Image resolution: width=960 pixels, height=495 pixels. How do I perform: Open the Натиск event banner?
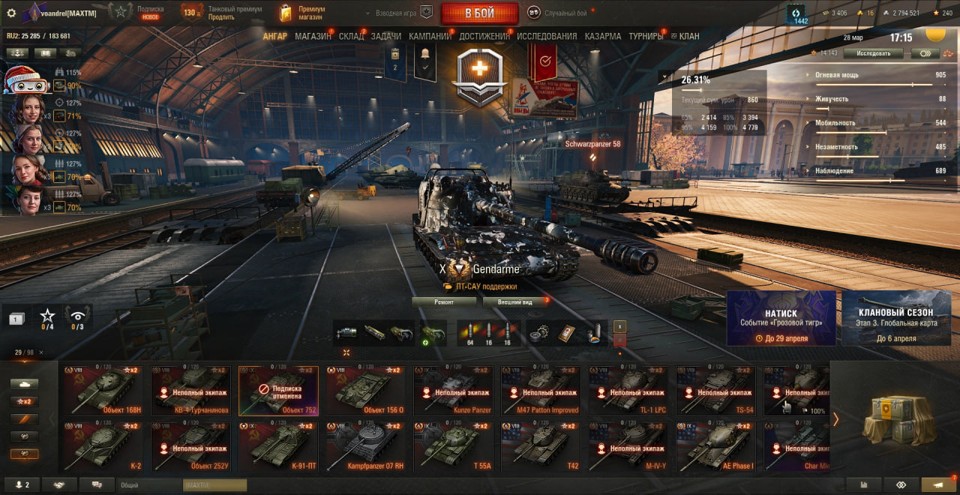[781, 319]
